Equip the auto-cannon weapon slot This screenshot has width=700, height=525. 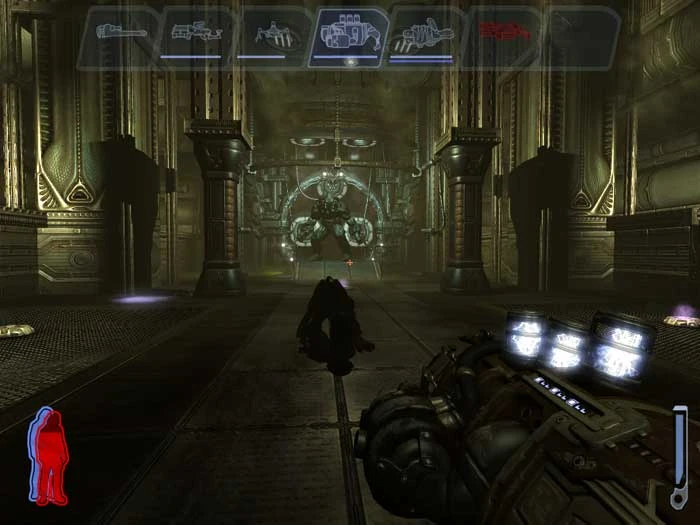(x=424, y=36)
